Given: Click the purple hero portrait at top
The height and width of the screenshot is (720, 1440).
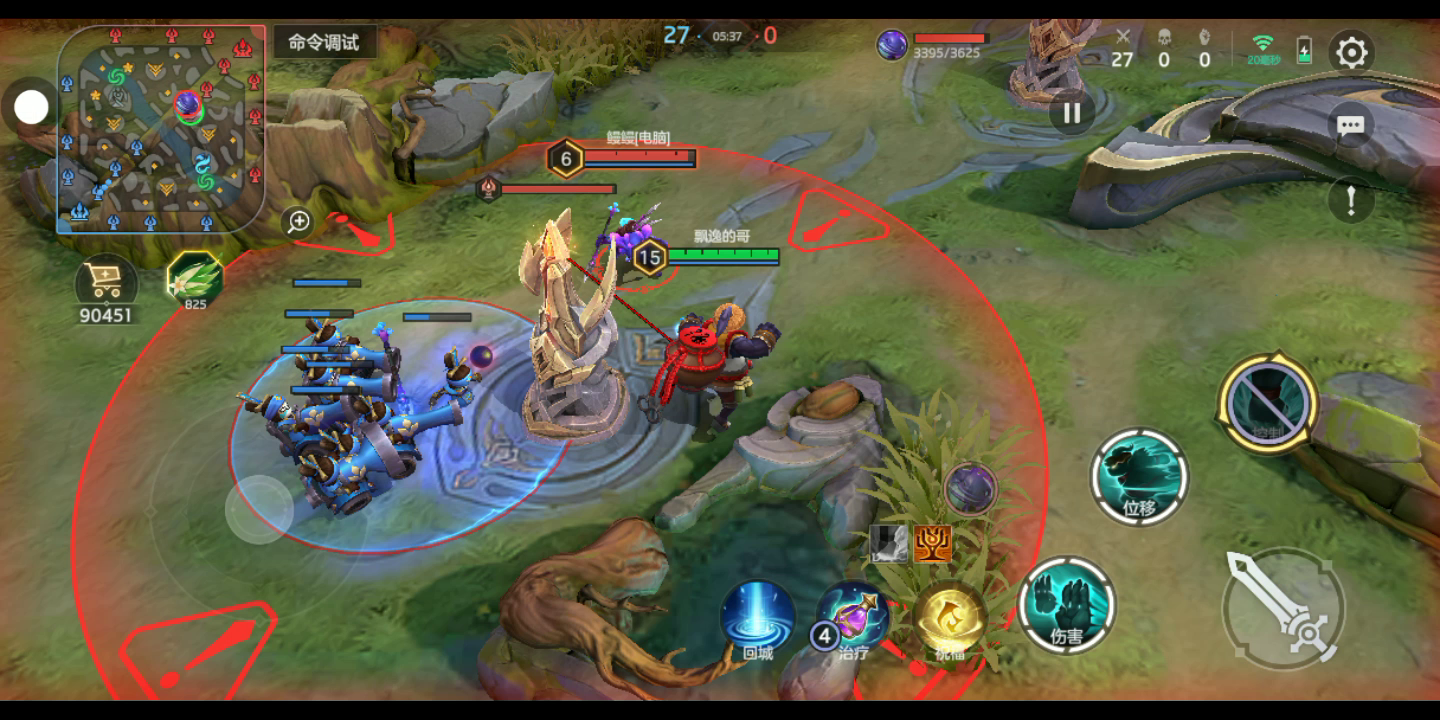Looking at the screenshot, I should click(892, 45).
